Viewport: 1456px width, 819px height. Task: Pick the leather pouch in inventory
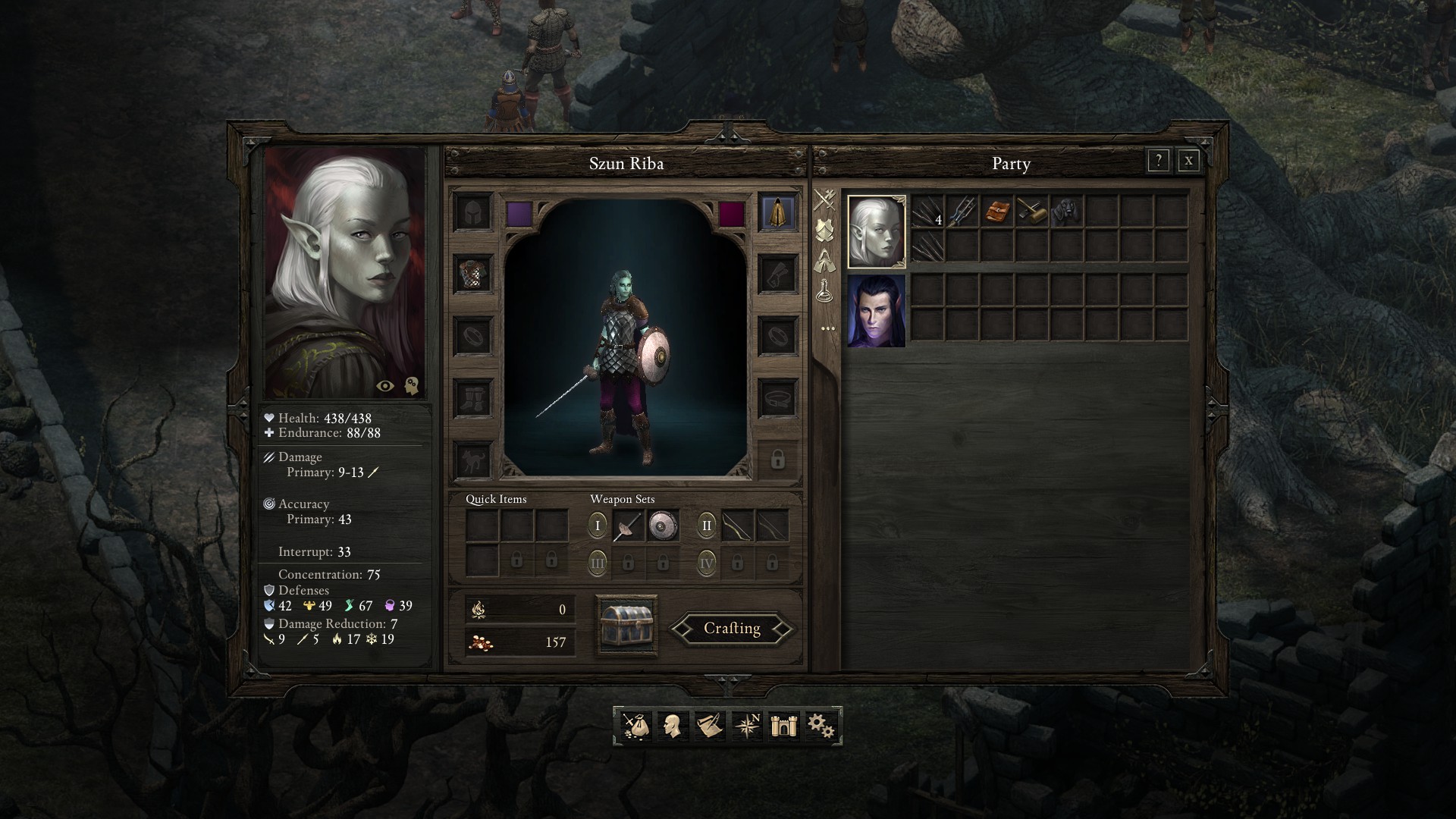[996, 211]
